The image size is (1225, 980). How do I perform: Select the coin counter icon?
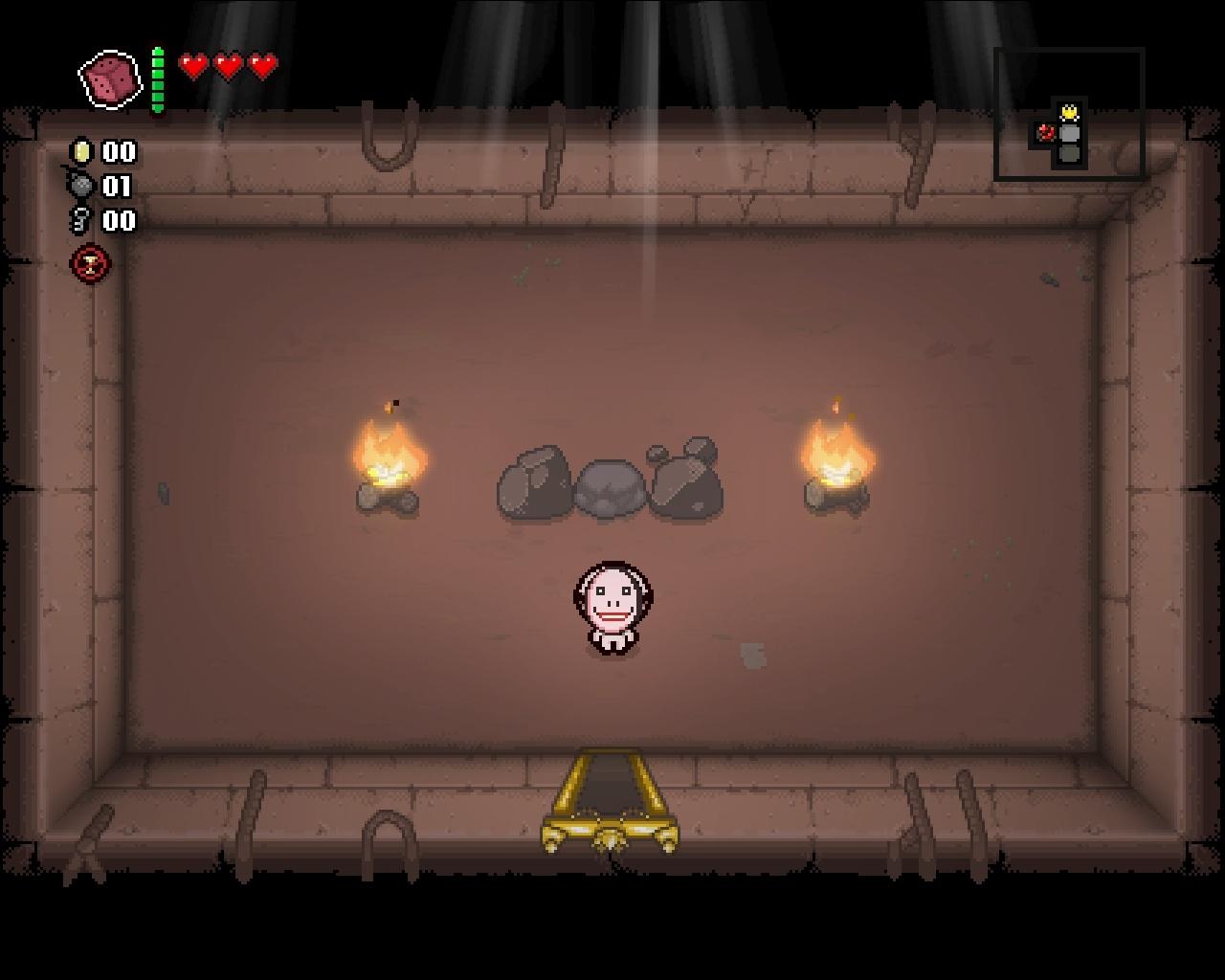pos(80,151)
